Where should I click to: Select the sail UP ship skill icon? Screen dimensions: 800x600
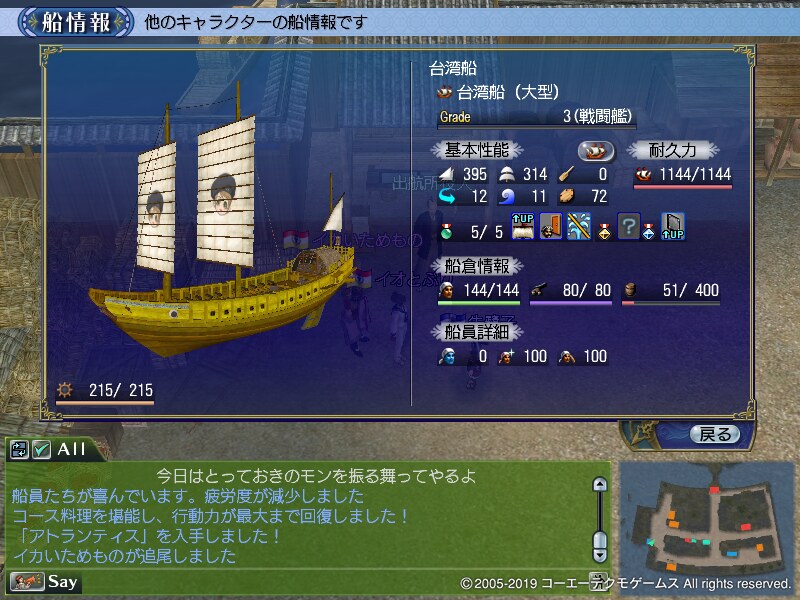pos(524,227)
